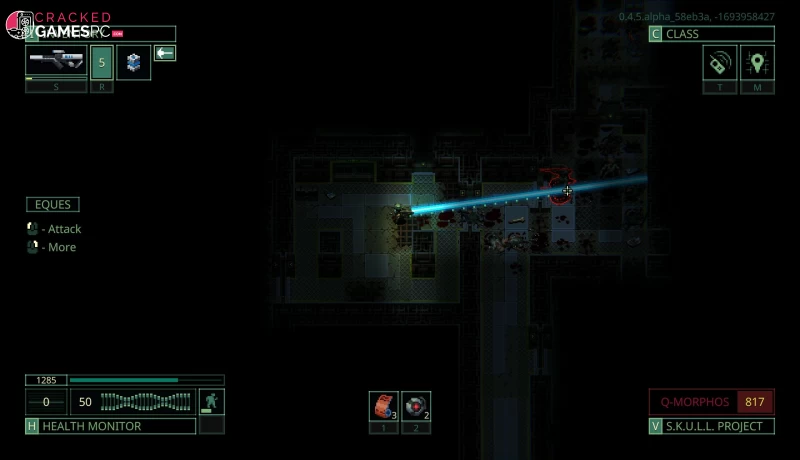
Task: Open the map marker icon
Action: [x=757, y=63]
